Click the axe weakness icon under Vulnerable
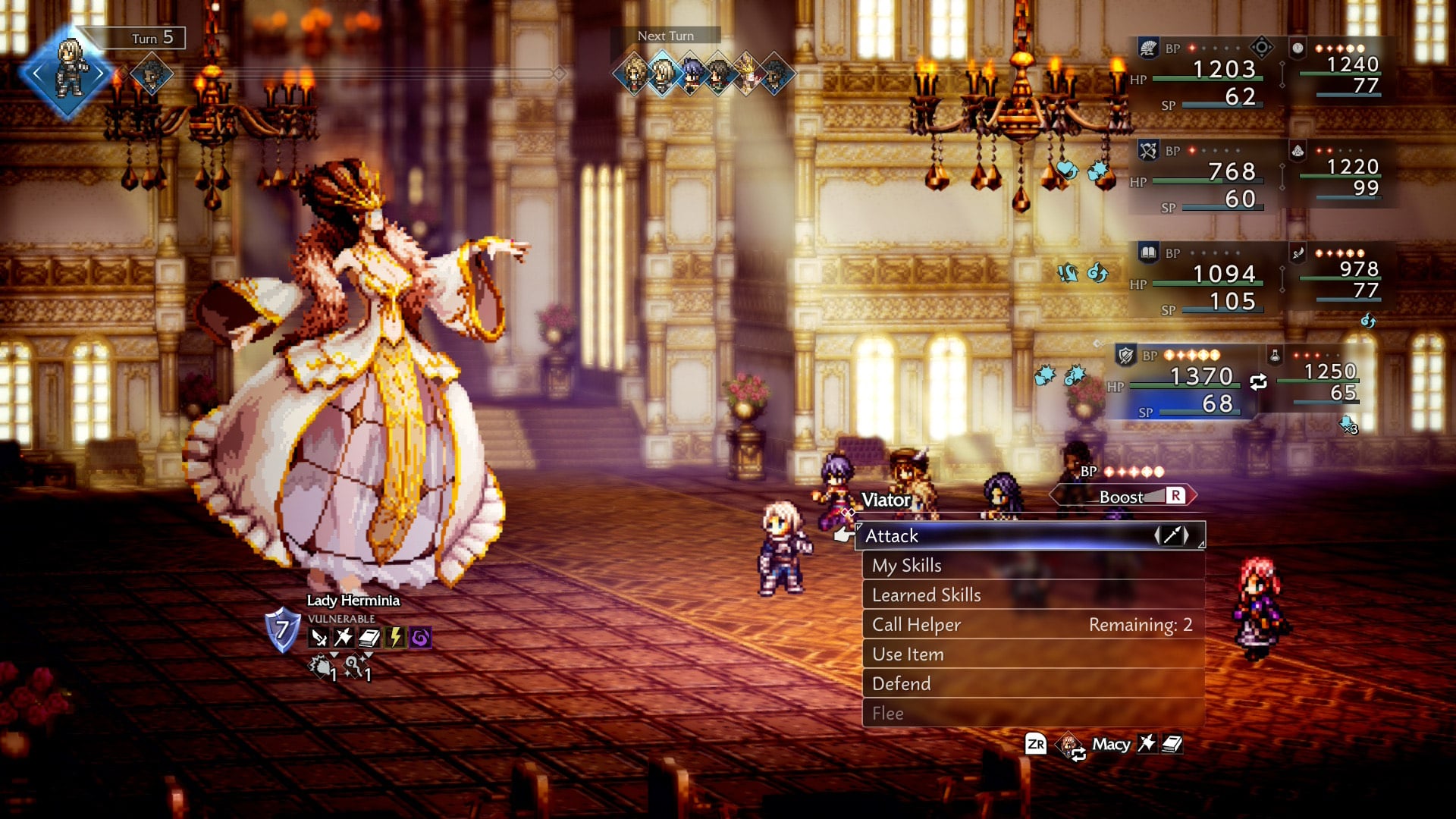This screenshot has width=1456, height=819. tap(344, 638)
